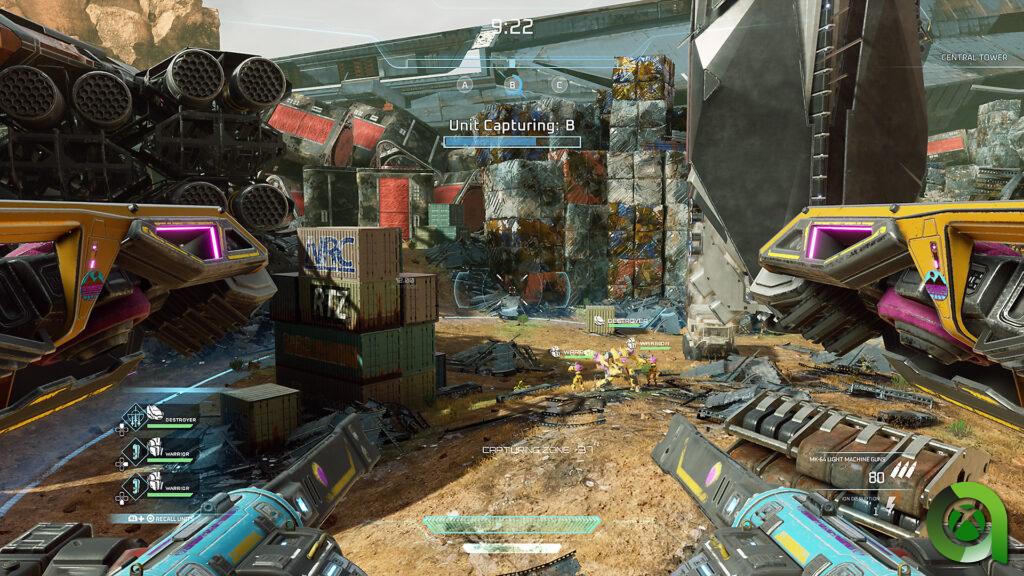Choose the Destroyer unit in squad list
Image resolution: width=1024 pixels, height=576 pixels.
click(x=158, y=415)
